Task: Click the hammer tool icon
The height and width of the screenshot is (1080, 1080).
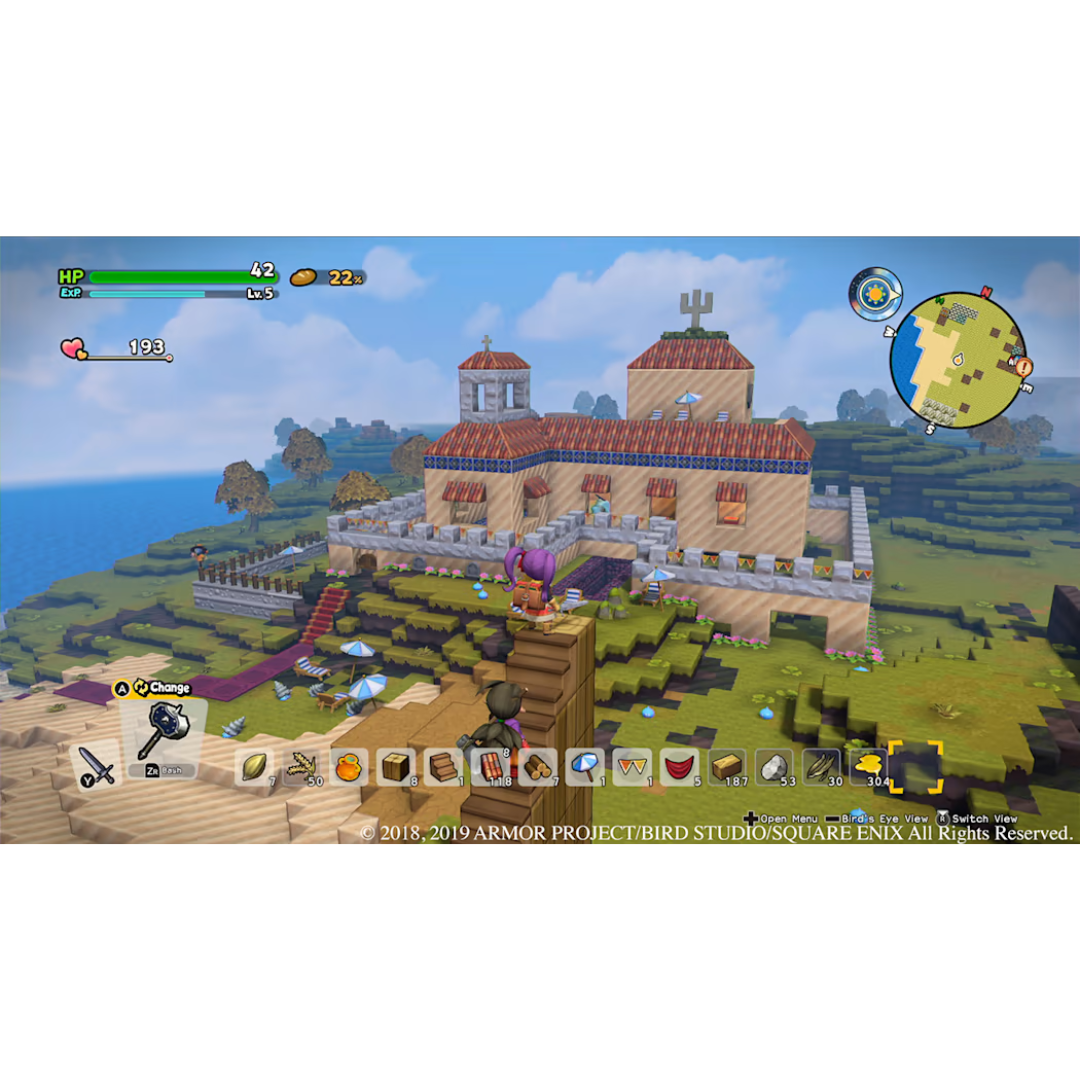Action: (x=158, y=732)
